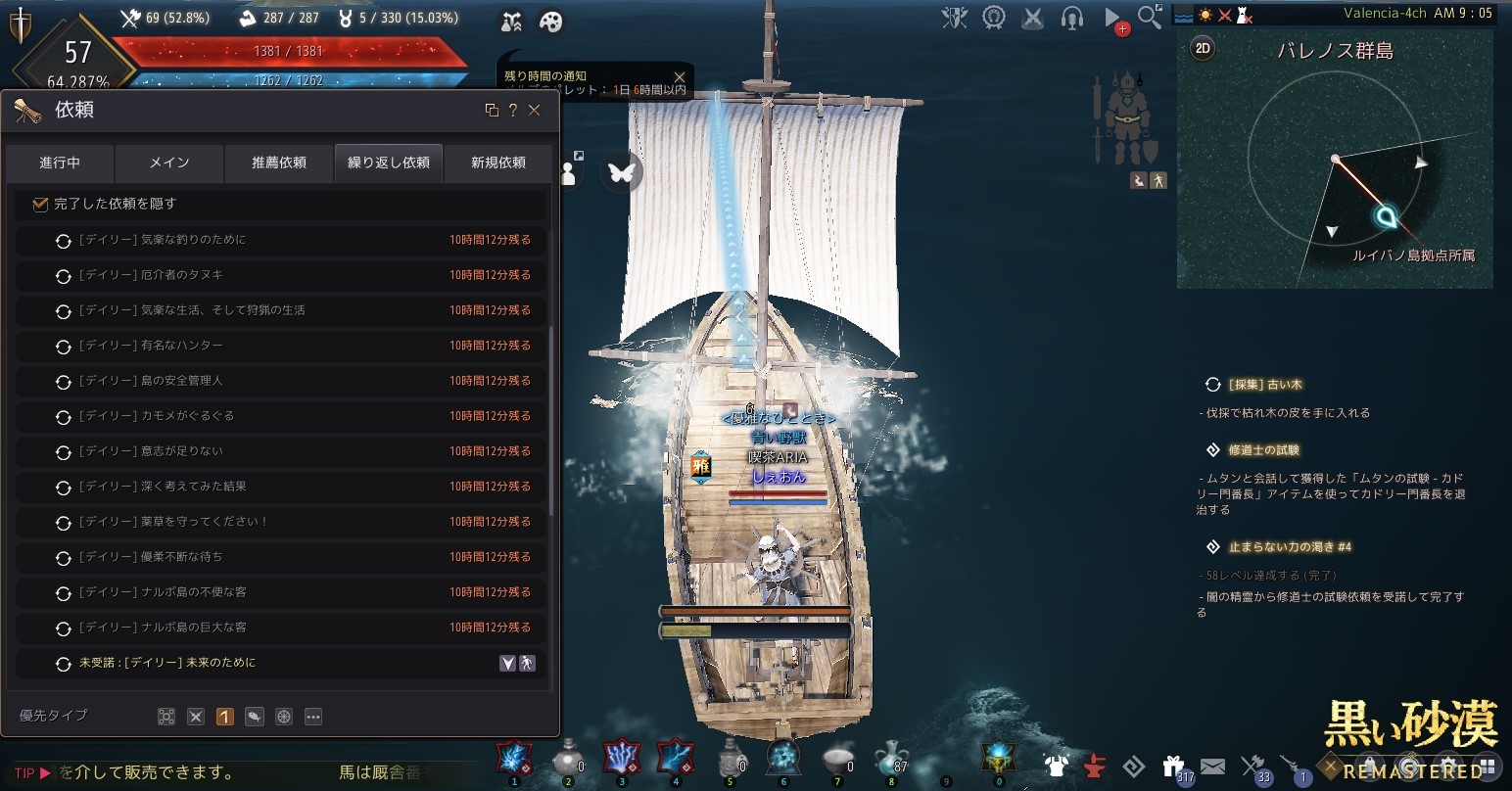Click the help question mark in quest window
The width and height of the screenshot is (1512, 791).
pyautogui.click(x=512, y=111)
